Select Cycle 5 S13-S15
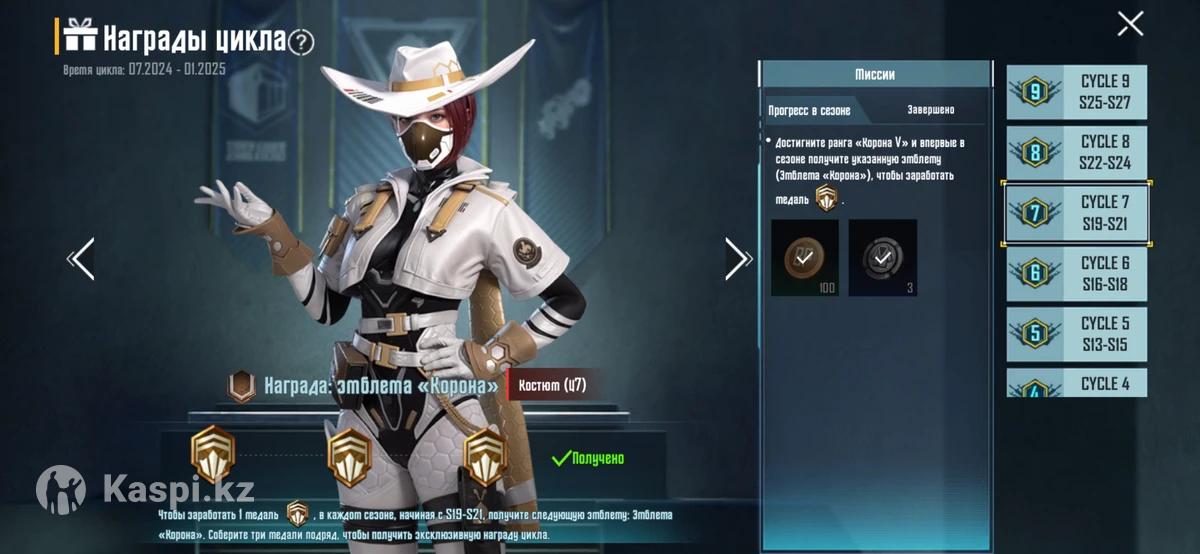The image size is (1200, 554). coord(1077,334)
